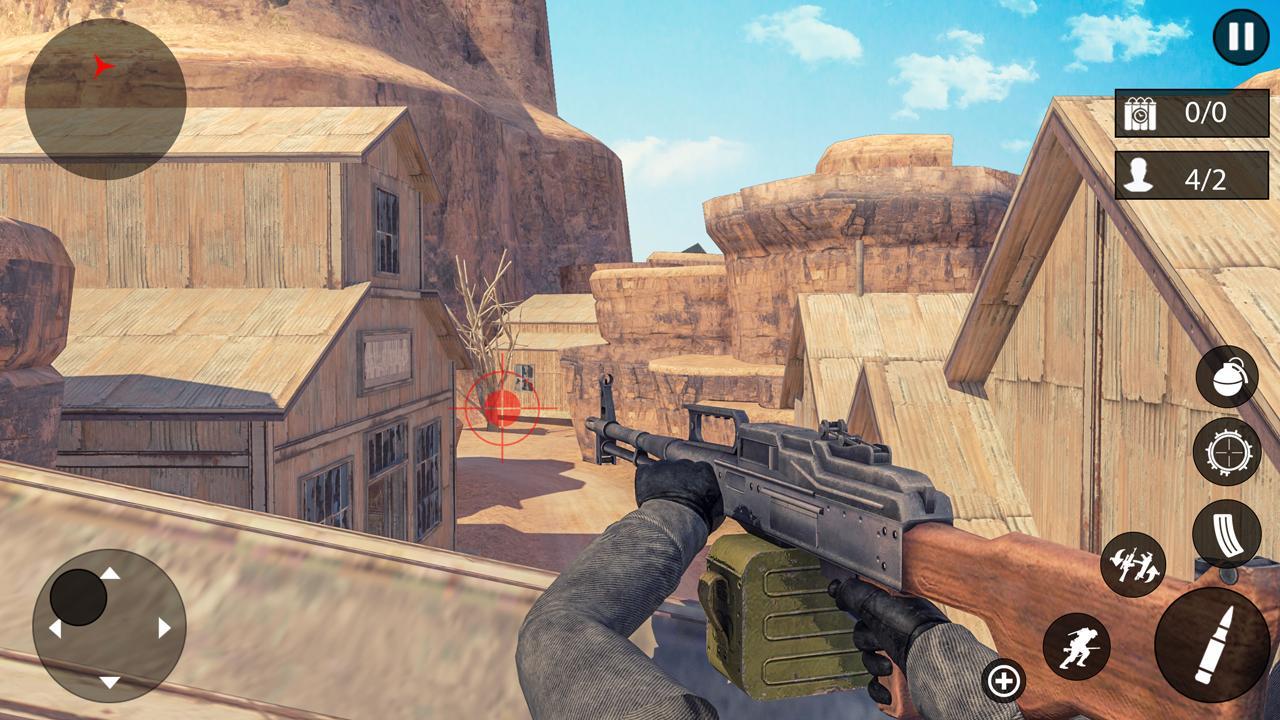
Task: Tap the red aiming crosshair
Action: tap(505, 410)
